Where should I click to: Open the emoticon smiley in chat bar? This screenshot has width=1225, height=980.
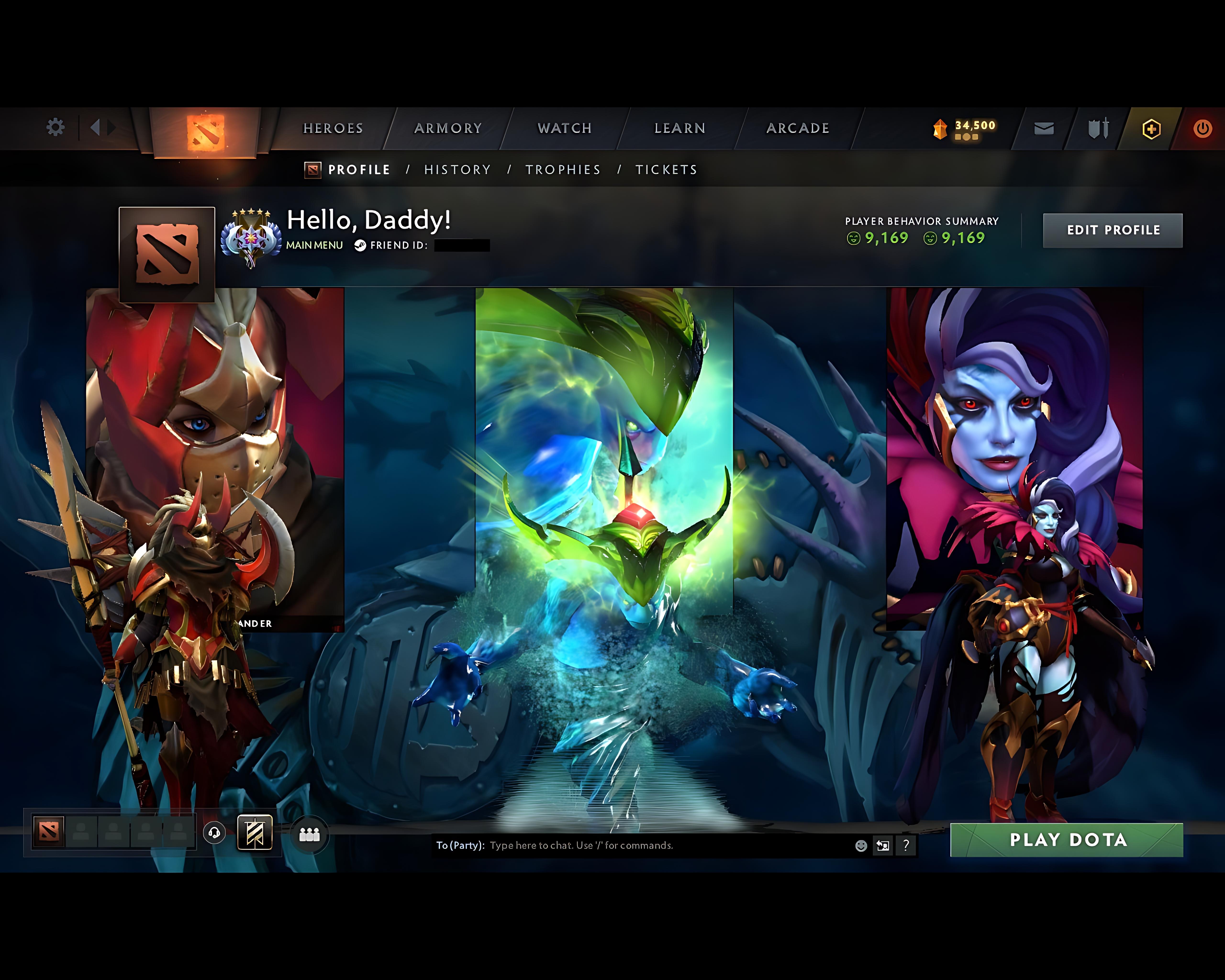[861, 846]
